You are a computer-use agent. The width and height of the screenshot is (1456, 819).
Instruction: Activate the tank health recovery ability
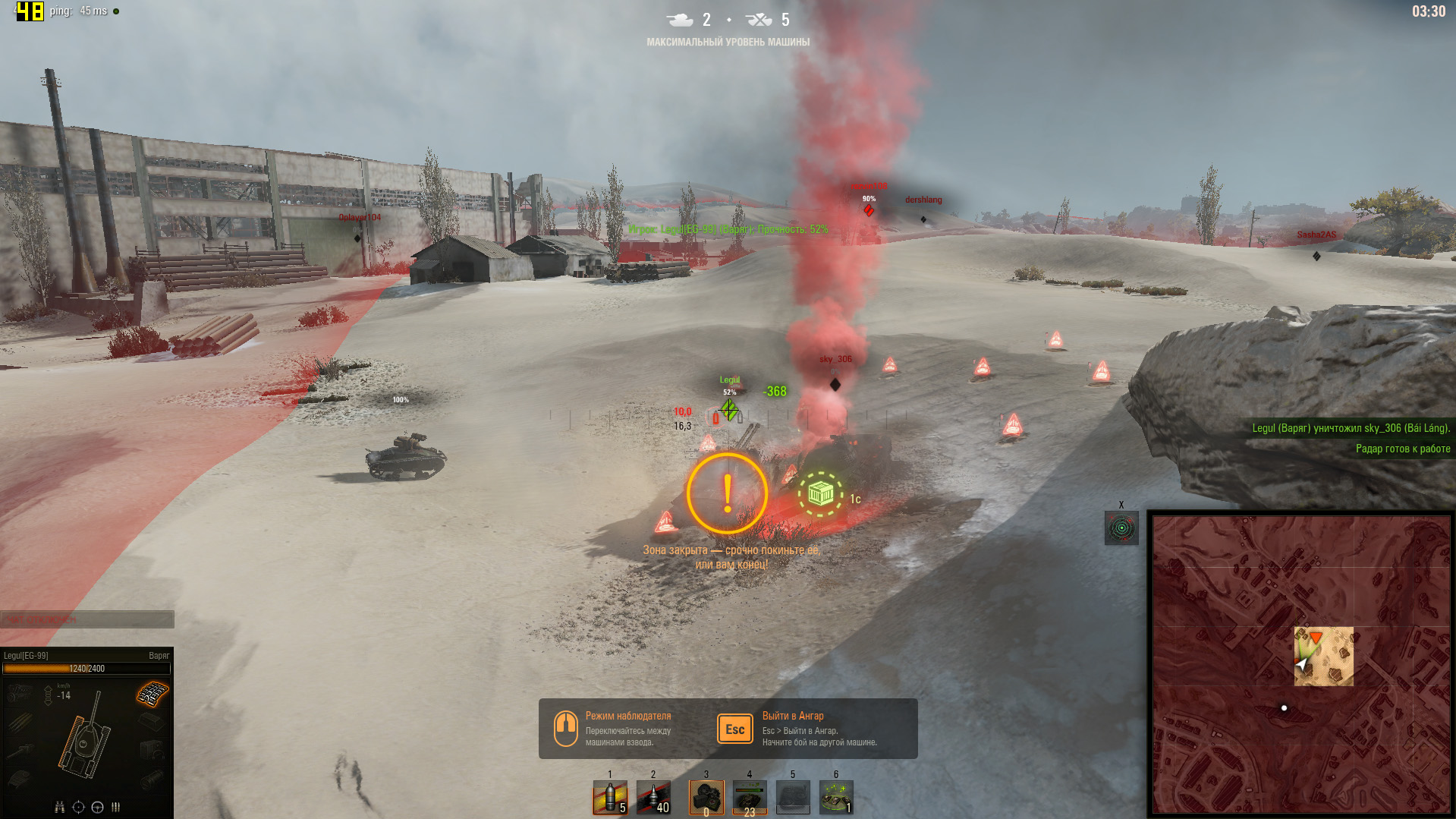point(749,798)
